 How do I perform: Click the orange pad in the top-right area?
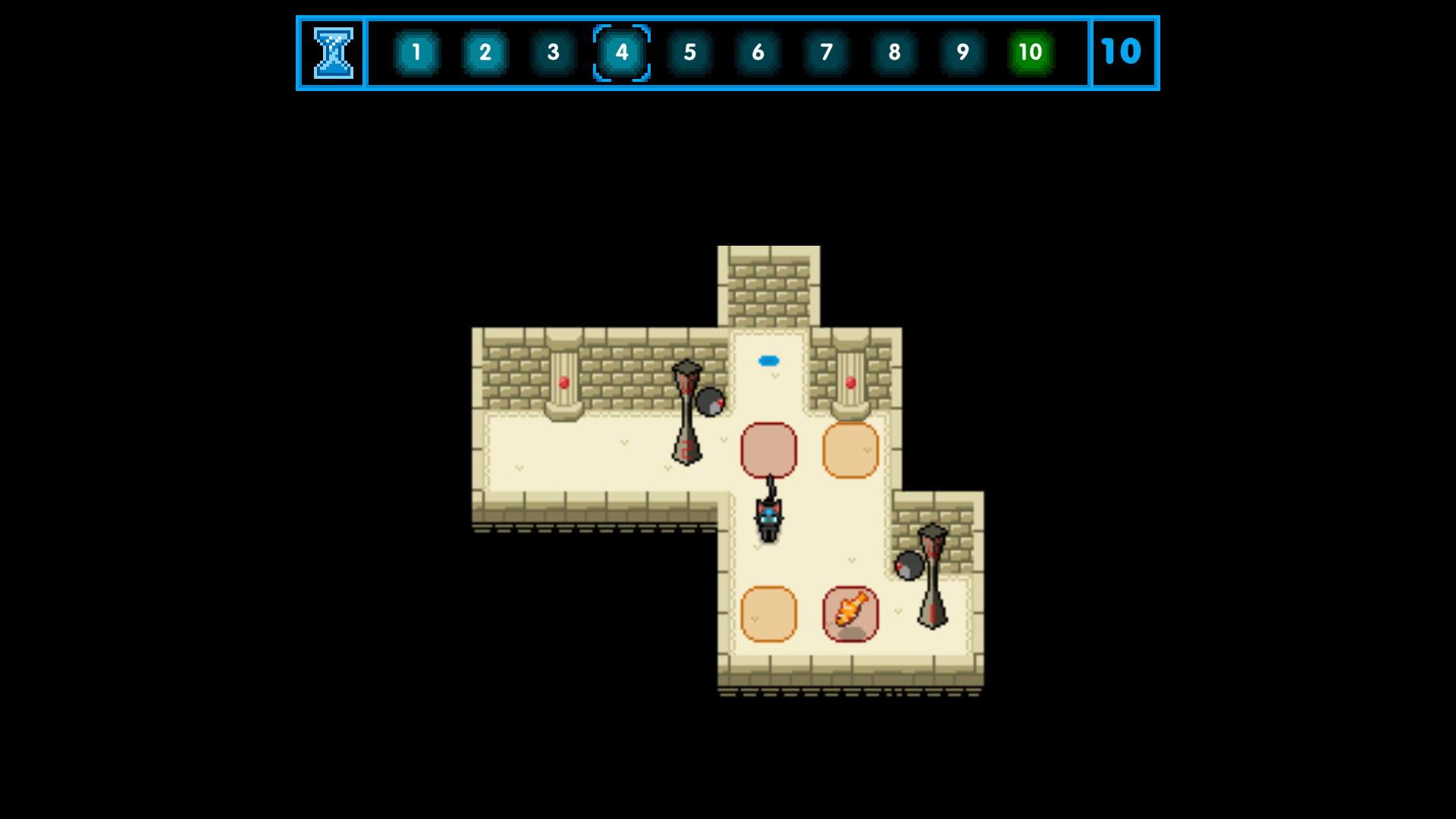(851, 451)
